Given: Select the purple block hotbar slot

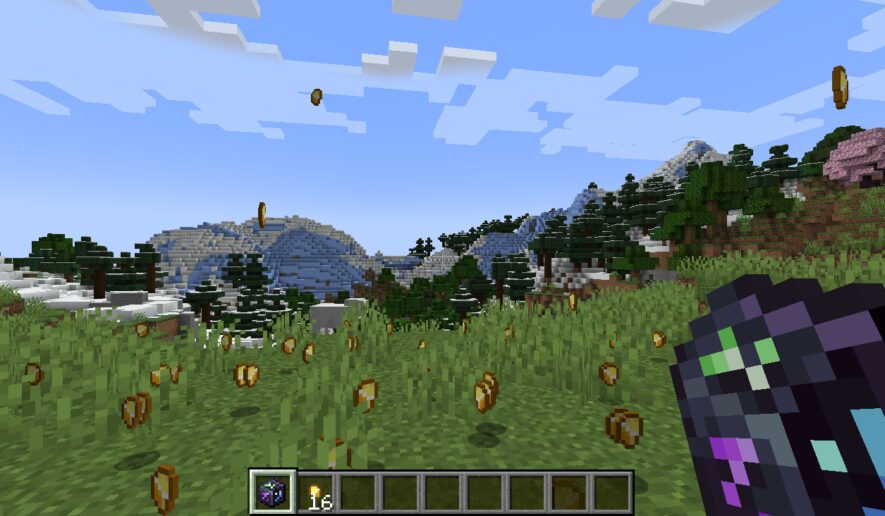Looking at the screenshot, I should tap(272, 492).
